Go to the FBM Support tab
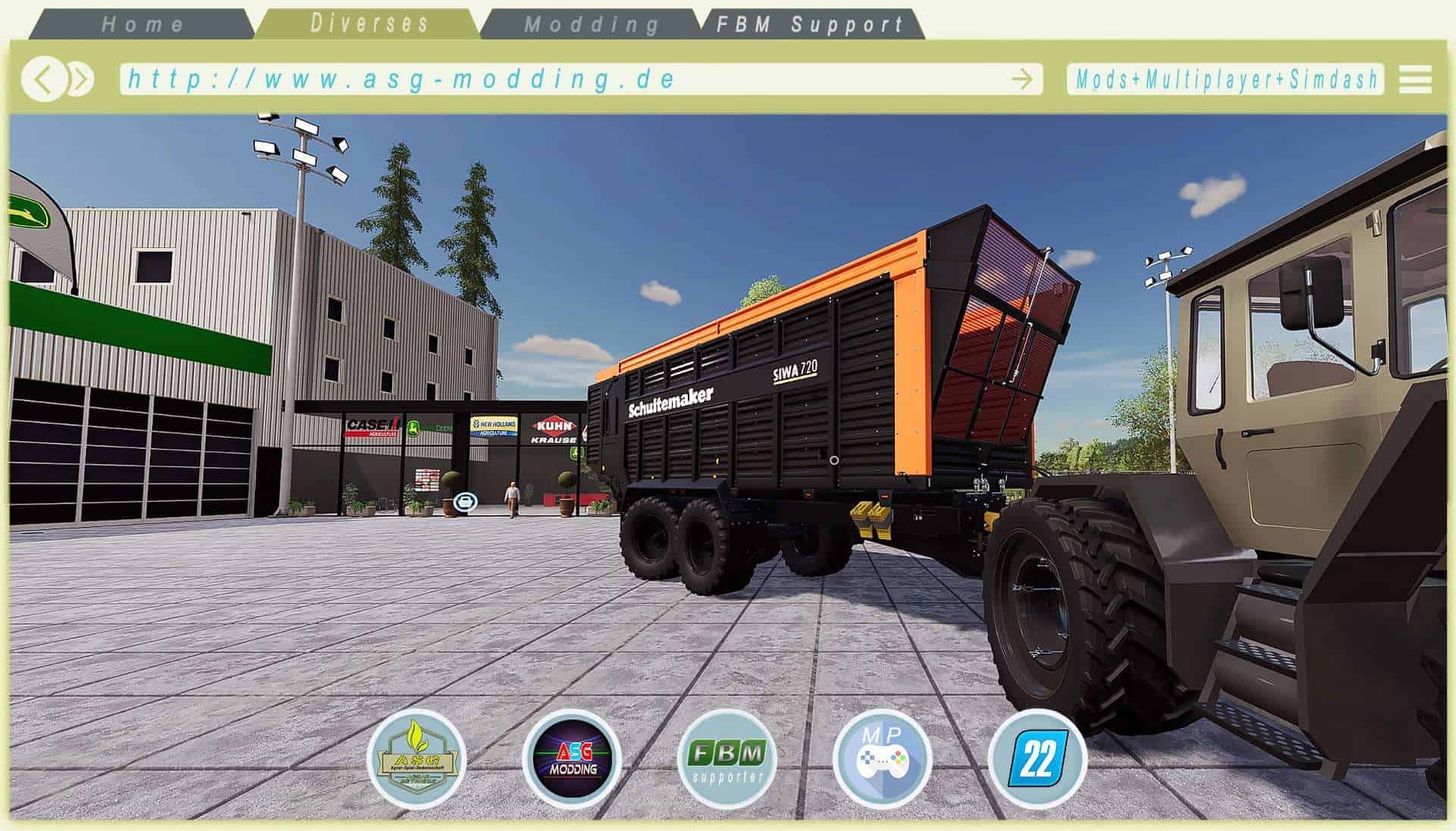 click(x=810, y=24)
